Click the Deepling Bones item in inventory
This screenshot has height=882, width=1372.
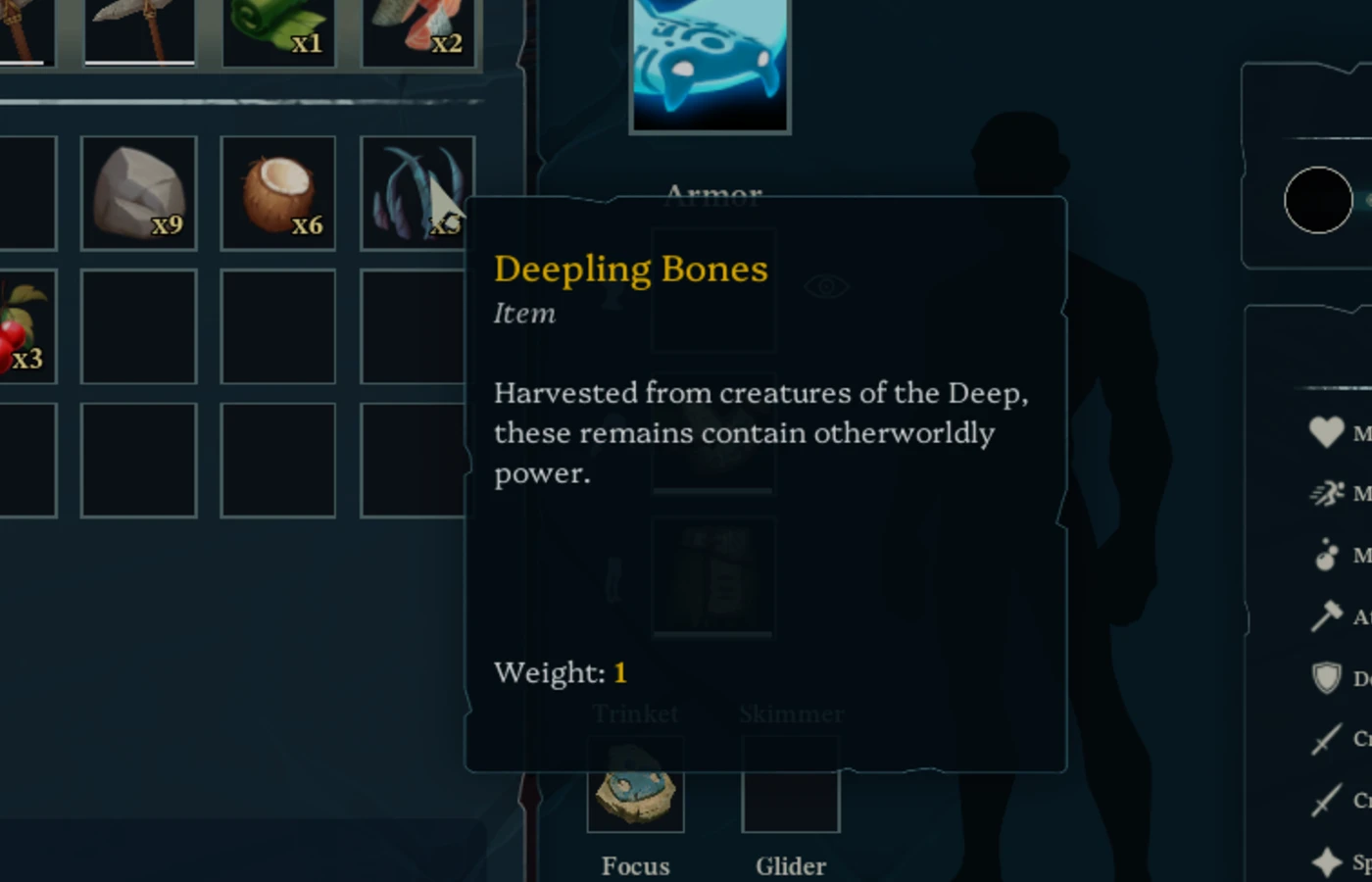(x=417, y=192)
